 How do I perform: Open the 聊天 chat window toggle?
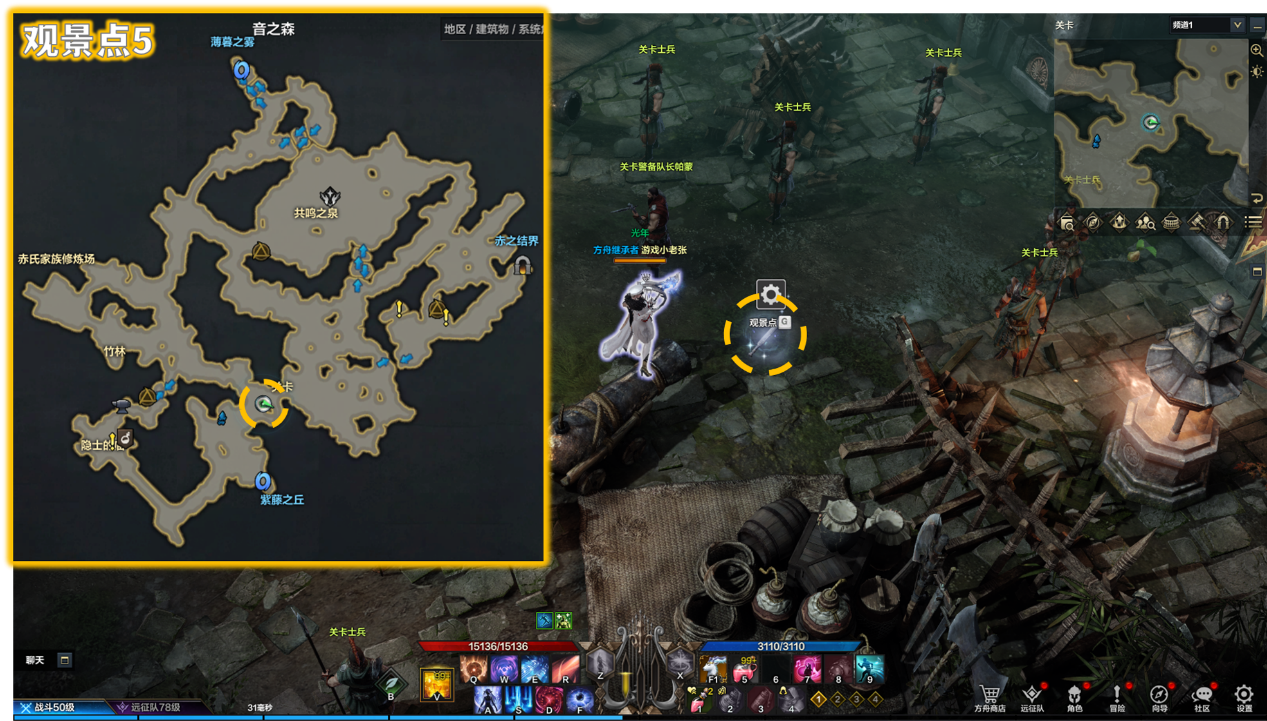click(x=64, y=660)
